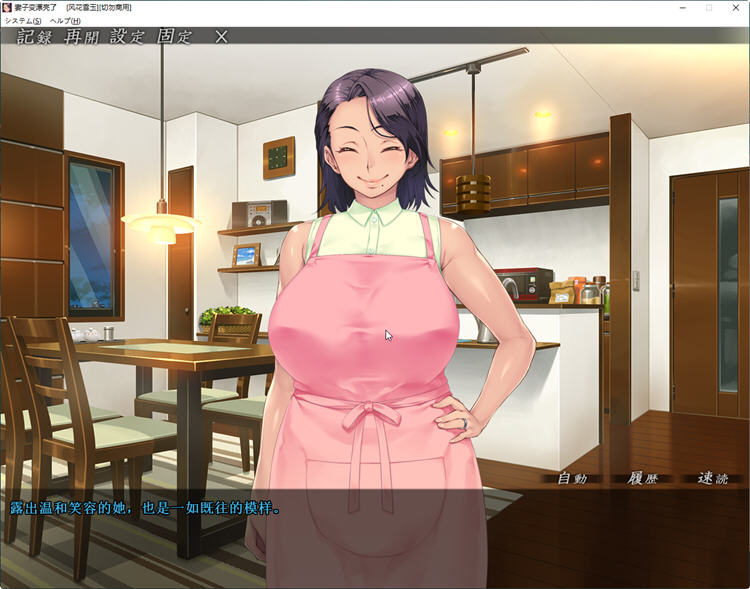Viewport: 750px width, 589px height.
Task: Close the game window
Action: pyautogui.click(x=736, y=7)
